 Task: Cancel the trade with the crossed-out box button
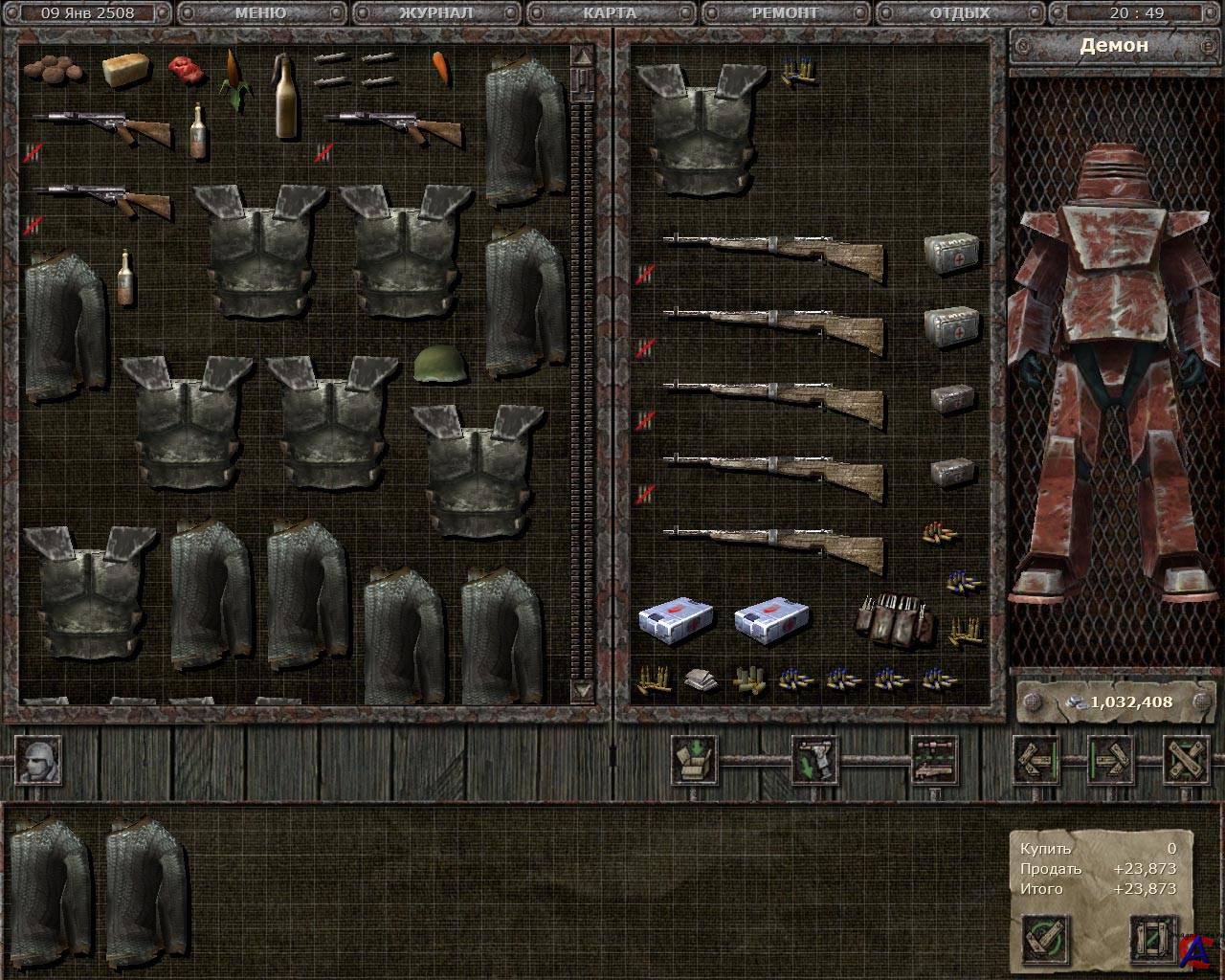click(x=1153, y=940)
